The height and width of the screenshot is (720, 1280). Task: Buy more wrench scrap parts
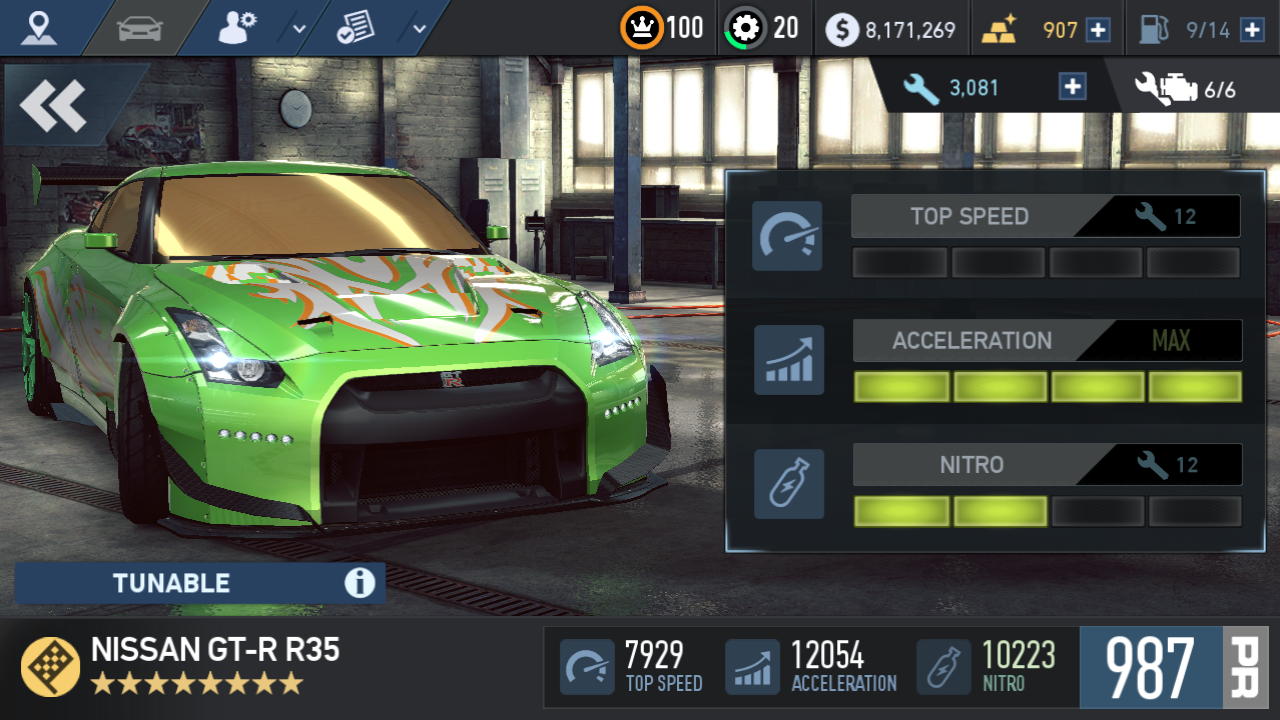pos(1072,87)
